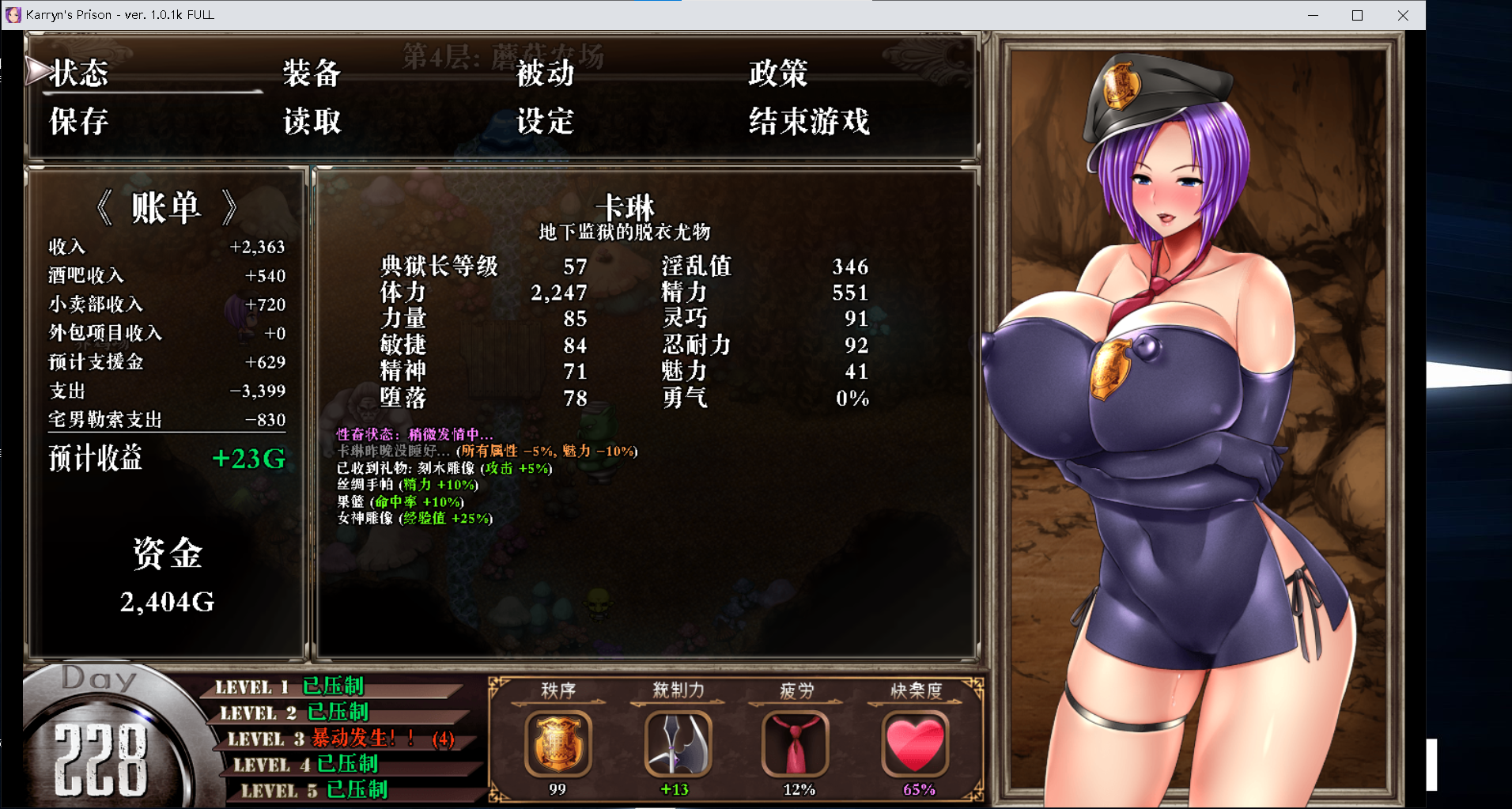Click the right arrow beside 账单
Screen dimensions: 1512x809
229,208
